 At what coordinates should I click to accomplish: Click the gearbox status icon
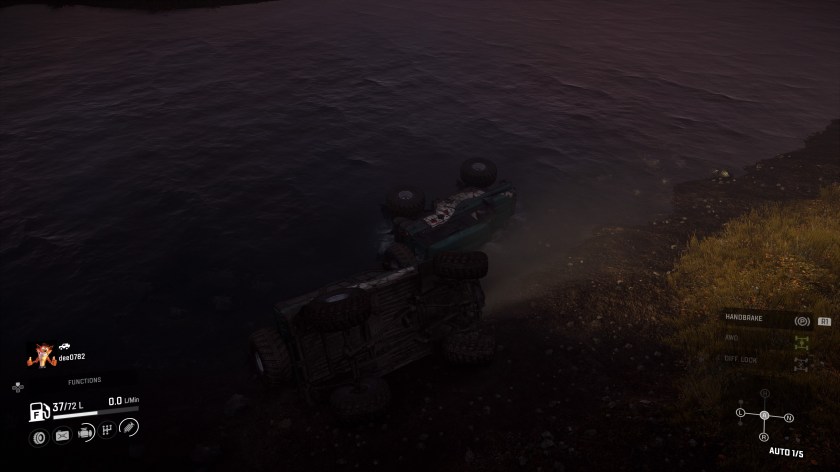[x=107, y=430]
